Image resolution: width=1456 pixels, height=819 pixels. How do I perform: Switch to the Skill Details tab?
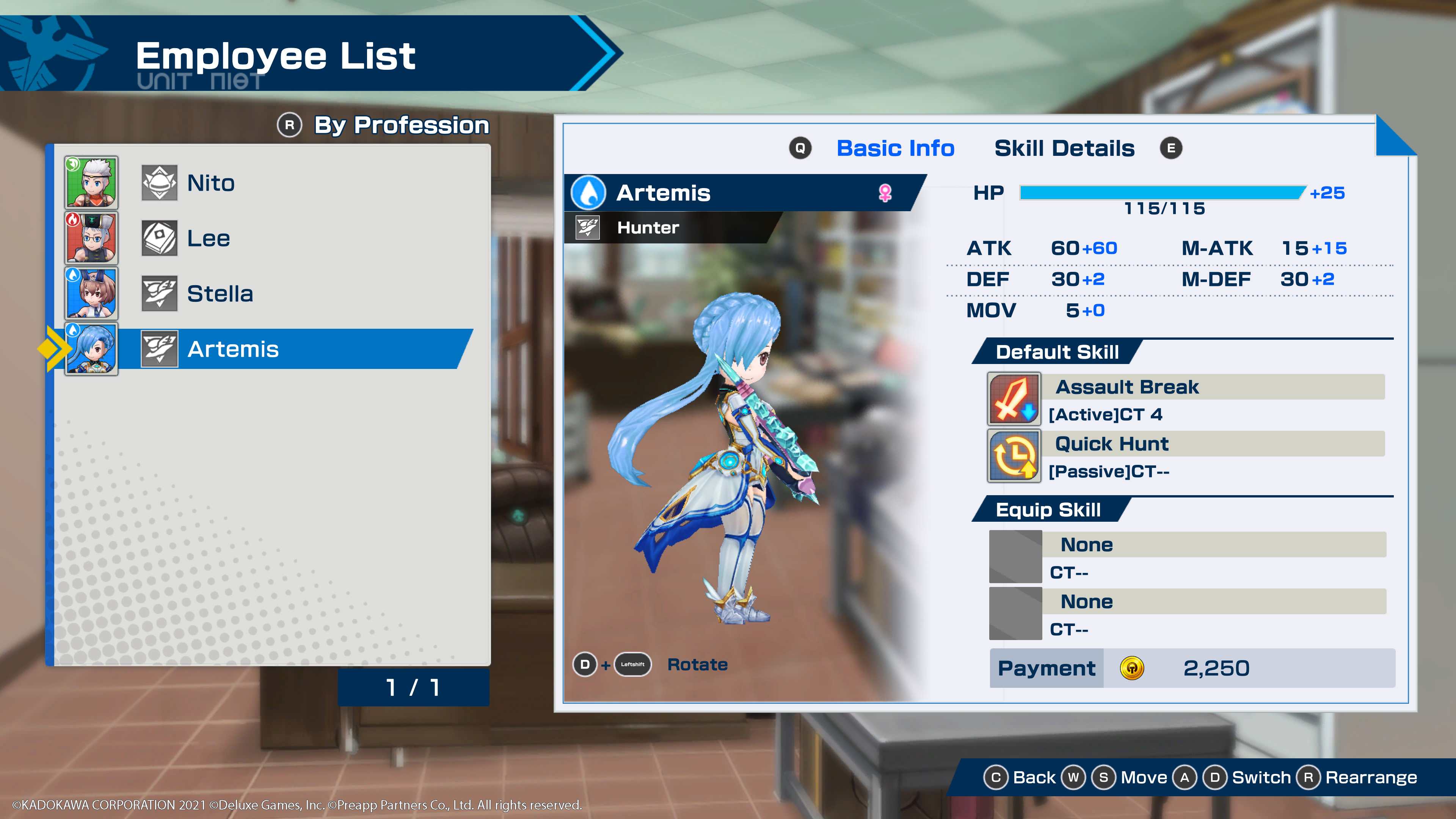tap(1064, 148)
